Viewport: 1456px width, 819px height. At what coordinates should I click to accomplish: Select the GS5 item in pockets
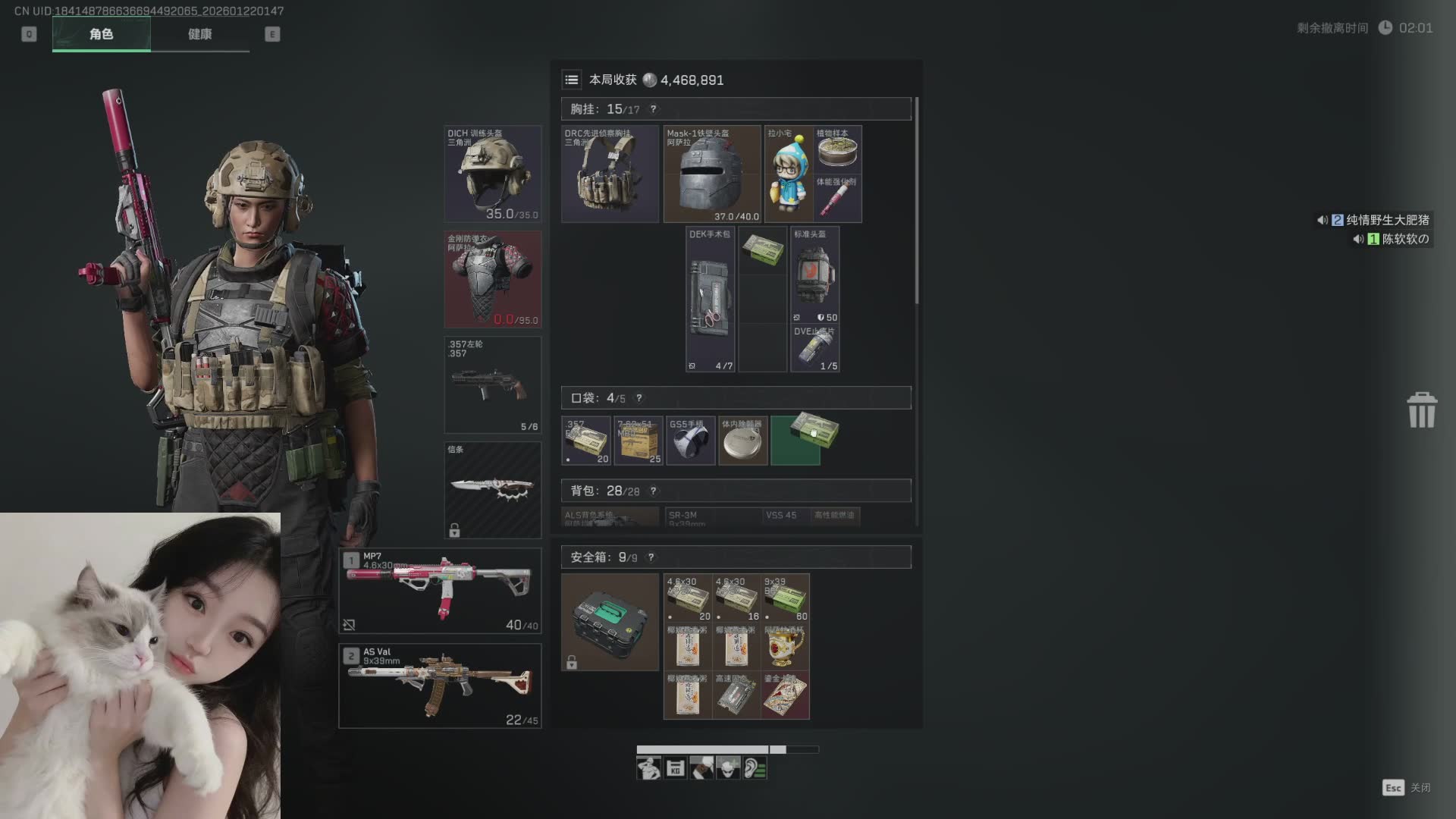(x=691, y=441)
